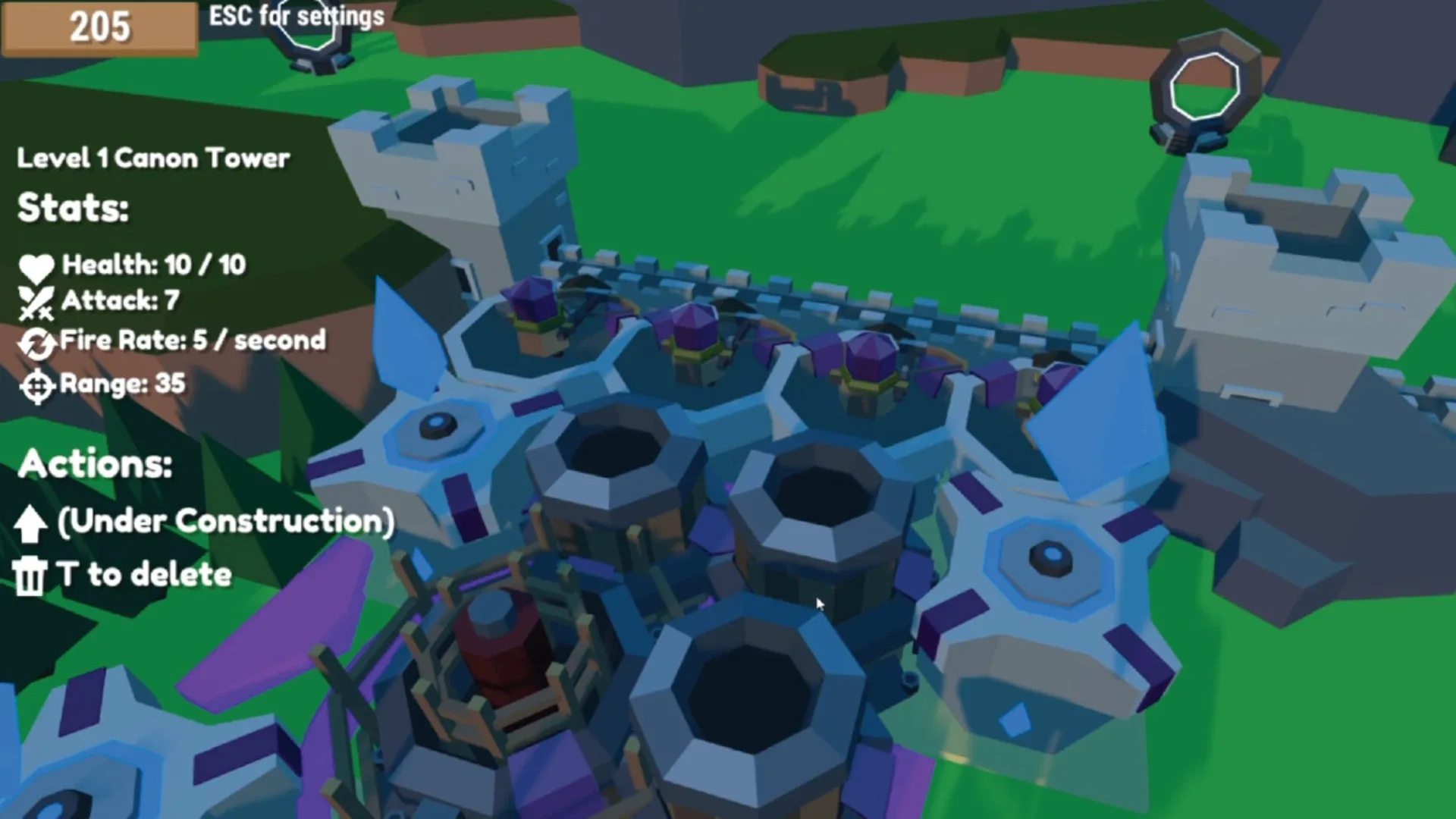Image resolution: width=1456 pixels, height=819 pixels.
Task: Click the Range crosshair icon
Action: tap(35, 385)
